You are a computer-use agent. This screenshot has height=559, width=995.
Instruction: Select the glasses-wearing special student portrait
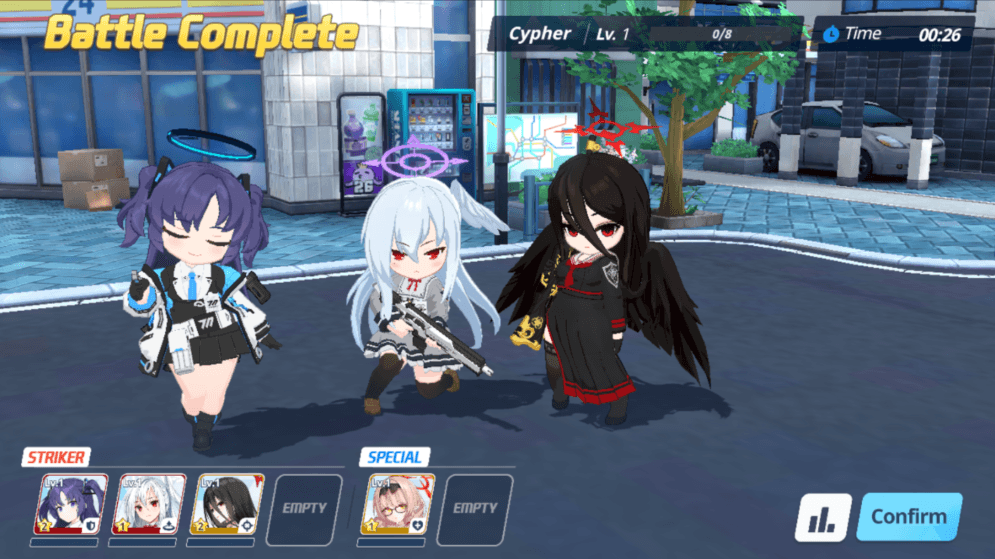pos(397,505)
